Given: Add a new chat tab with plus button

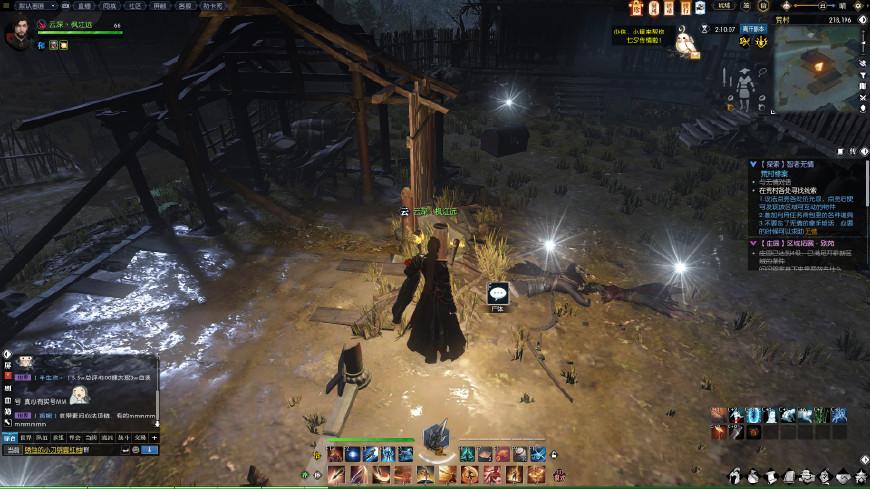Looking at the screenshot, I should coord(154,437).
